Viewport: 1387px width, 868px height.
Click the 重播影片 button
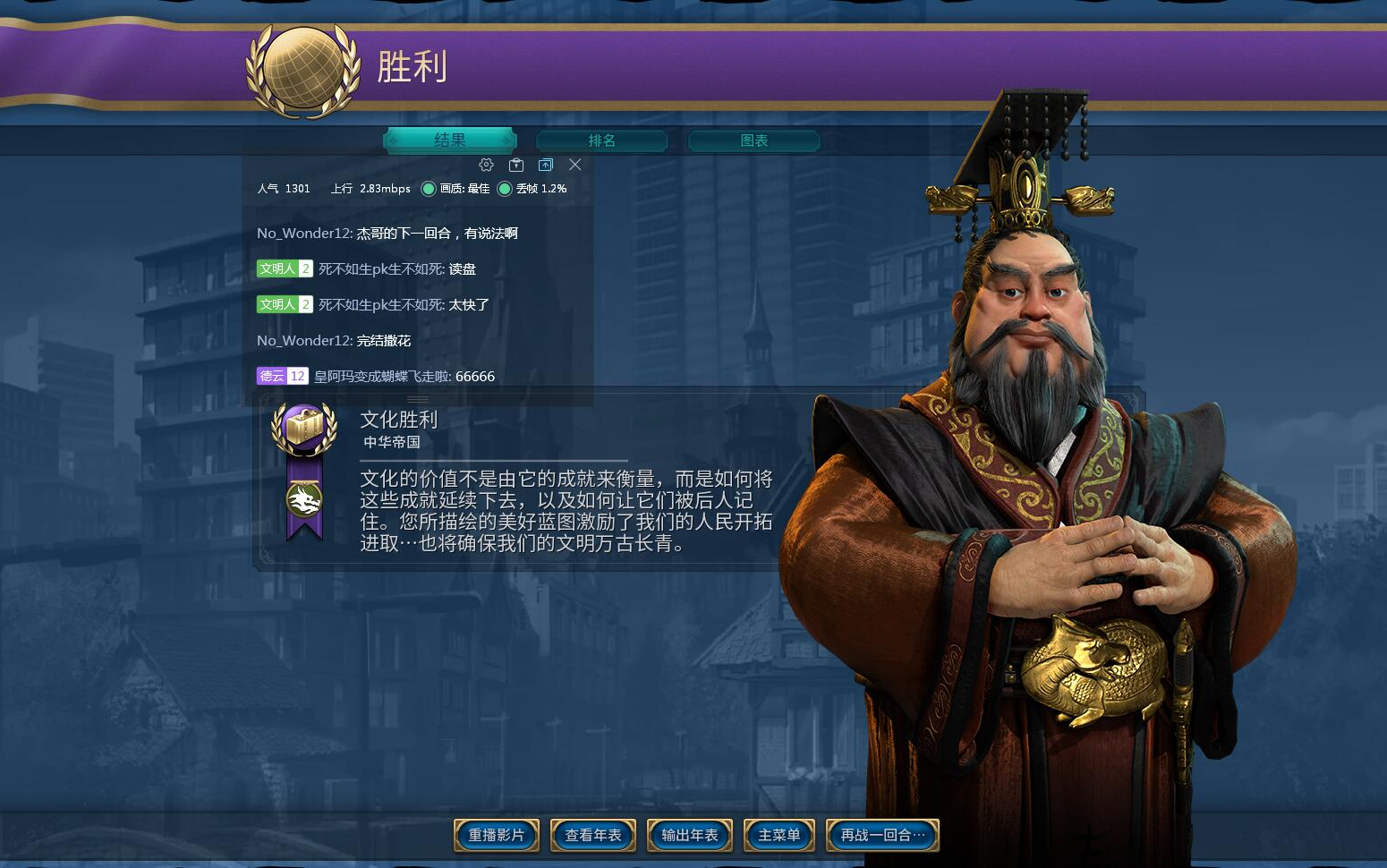point(496,835)
